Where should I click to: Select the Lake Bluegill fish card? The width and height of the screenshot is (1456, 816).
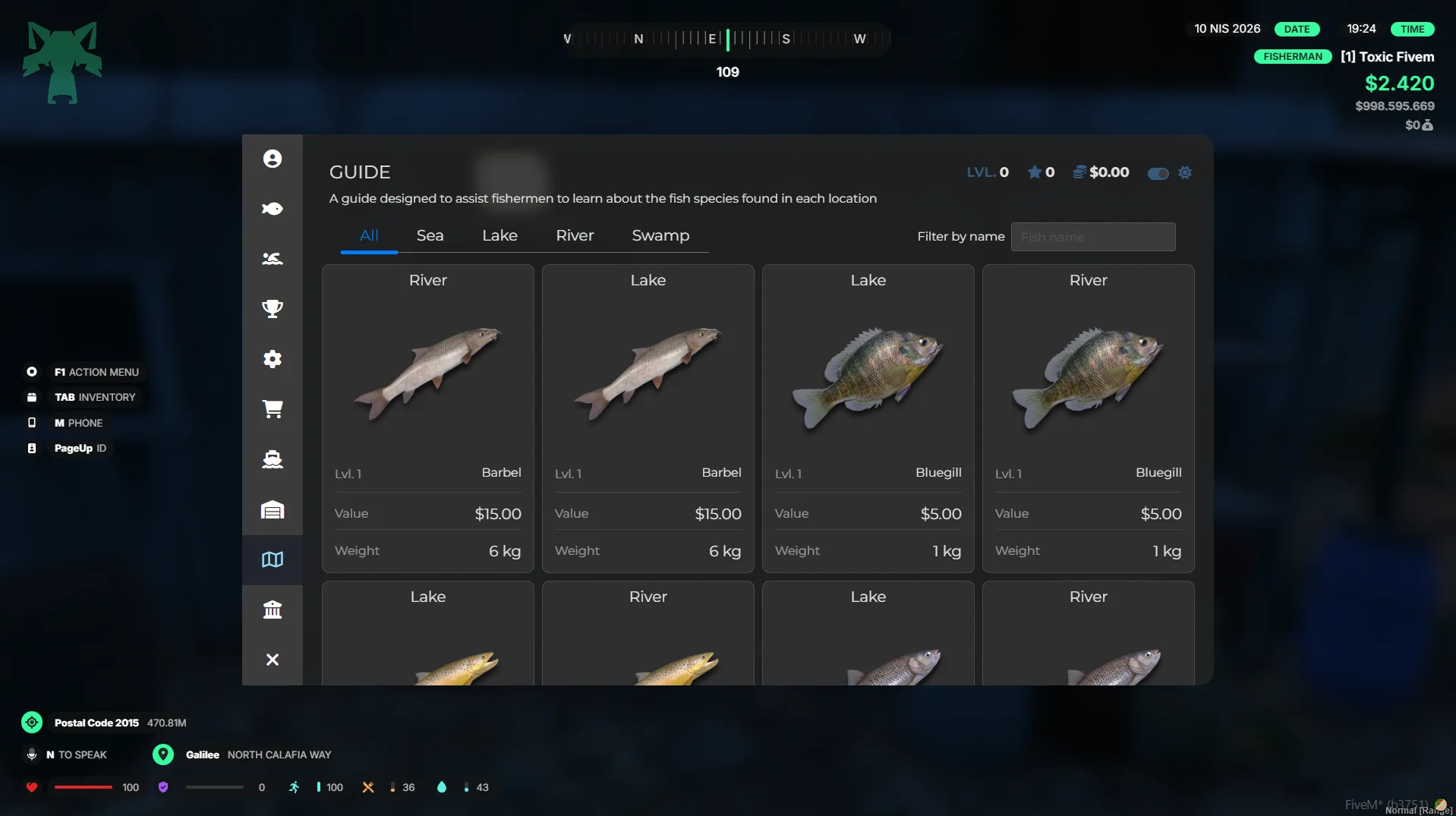868,417
